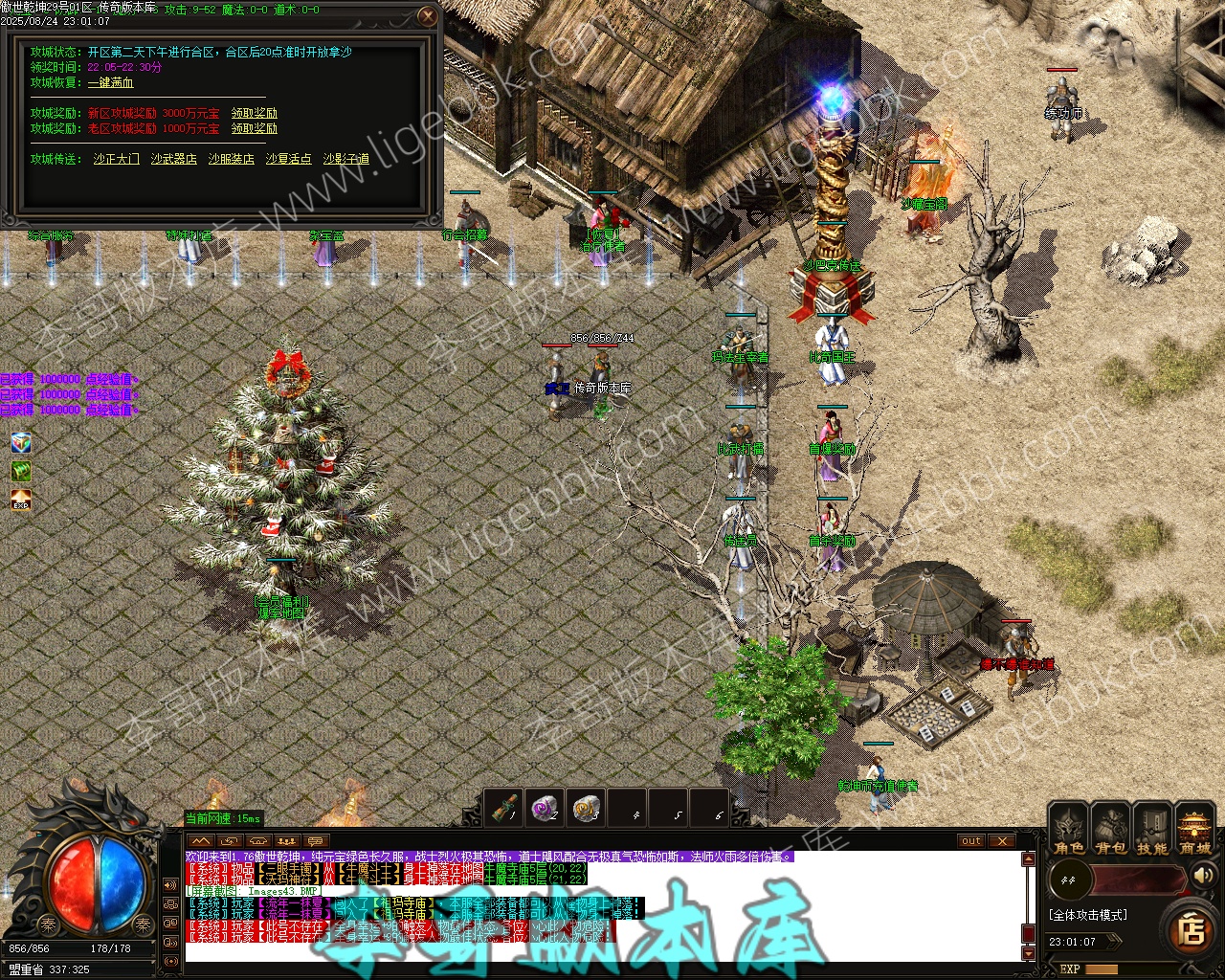The height and width of the screenshot is (980, 1225).
Task: Open the 背包 bag
Action: coord(1110,829)
